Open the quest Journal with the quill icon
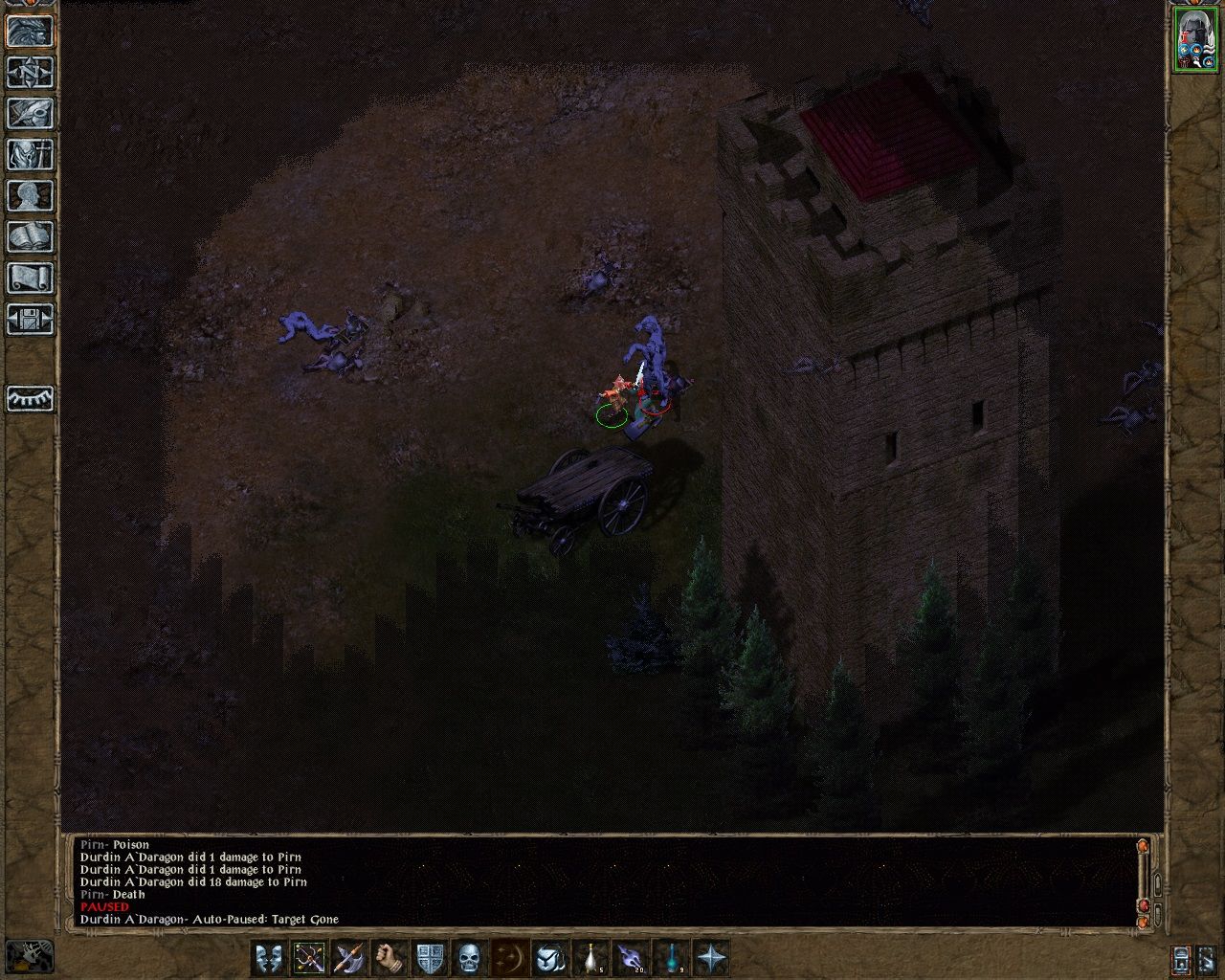Viewport: 1225px width, 980px height. [x=29, y=114]
